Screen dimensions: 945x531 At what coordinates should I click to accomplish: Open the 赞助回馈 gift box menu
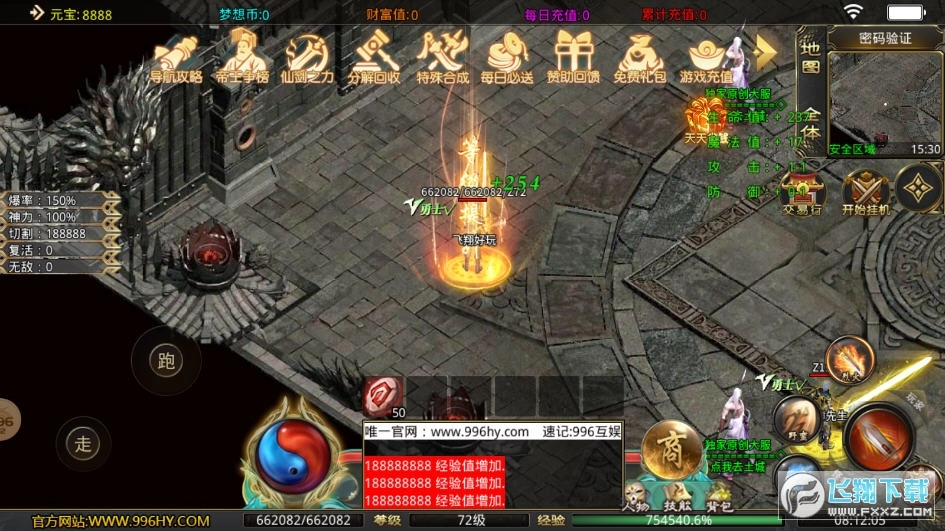click(574, 58)
